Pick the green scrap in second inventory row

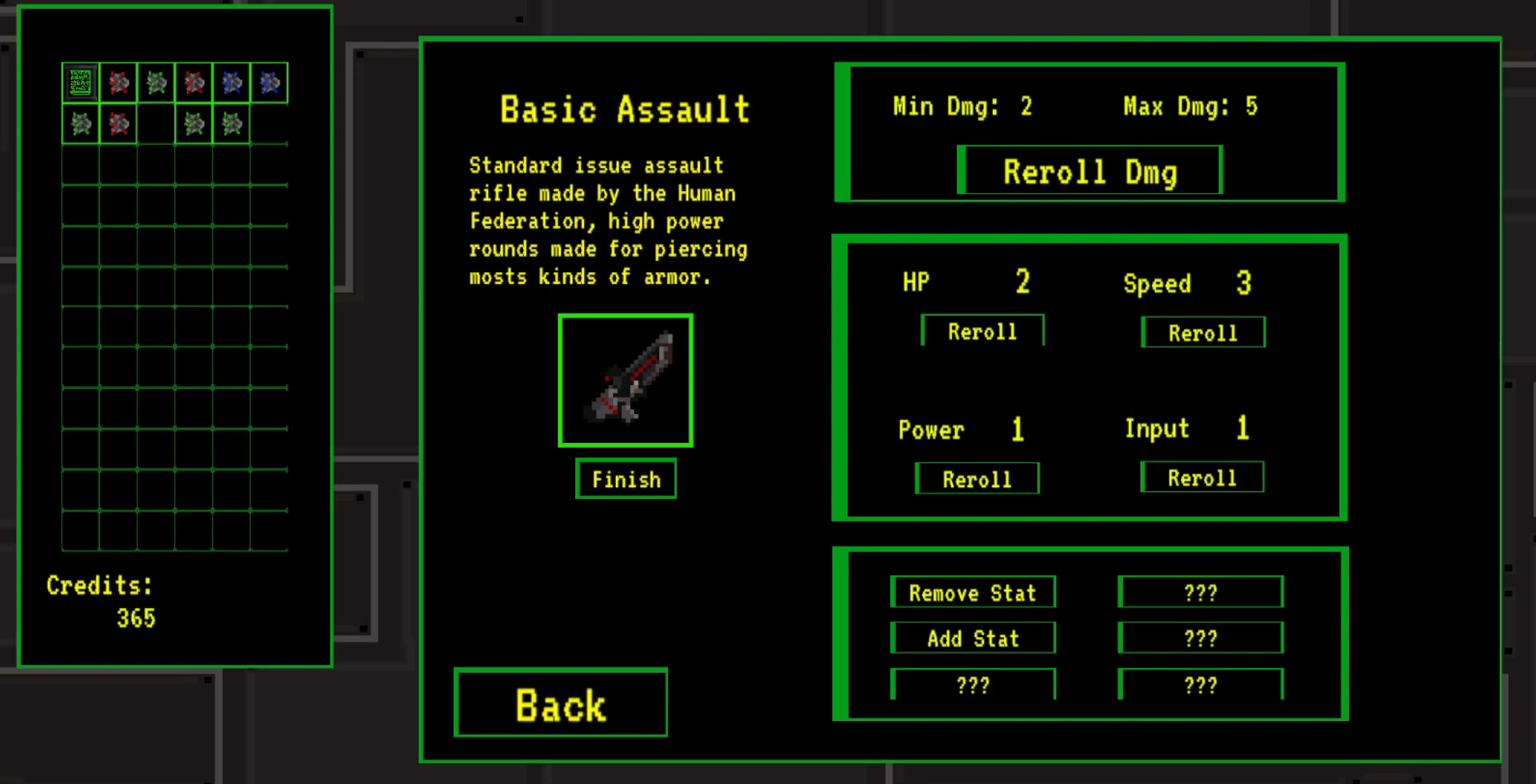(x=80, y=122)
